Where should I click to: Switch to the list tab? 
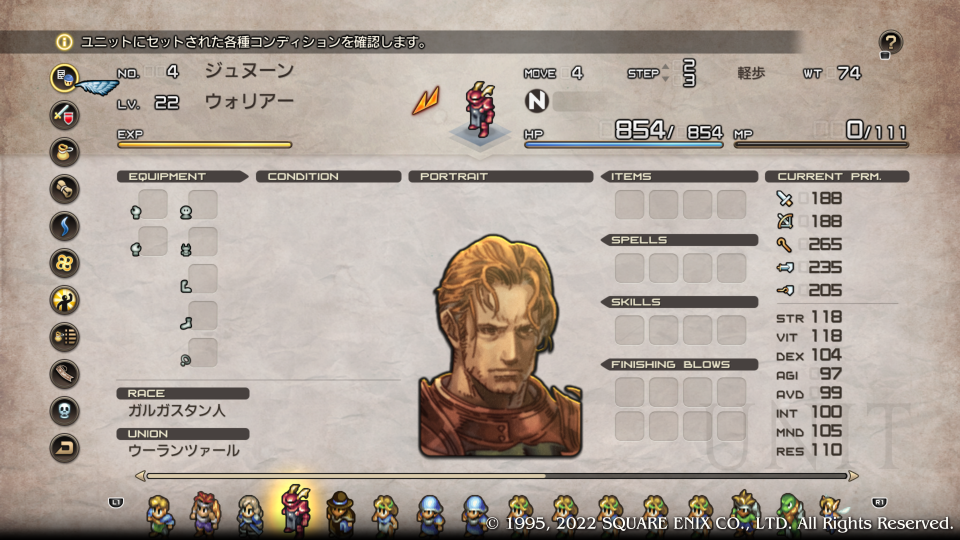pos(65,337)
